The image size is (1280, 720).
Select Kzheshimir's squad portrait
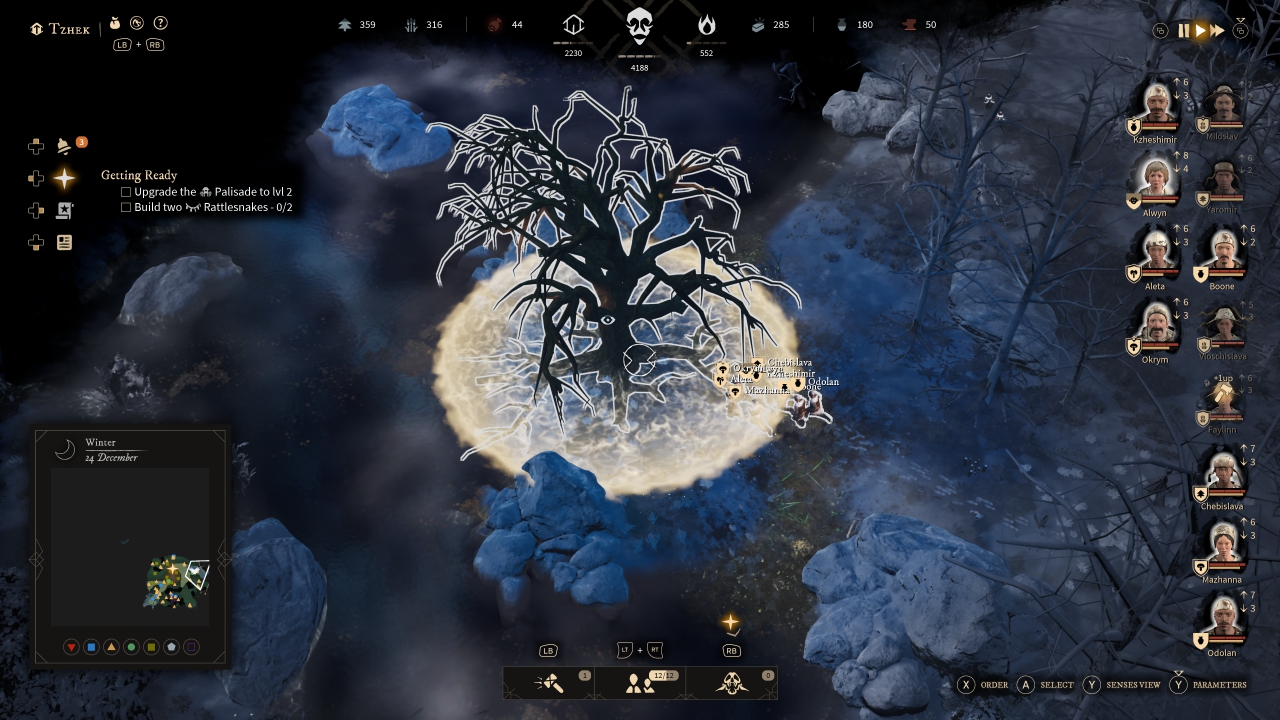(x=1155, y=106)
